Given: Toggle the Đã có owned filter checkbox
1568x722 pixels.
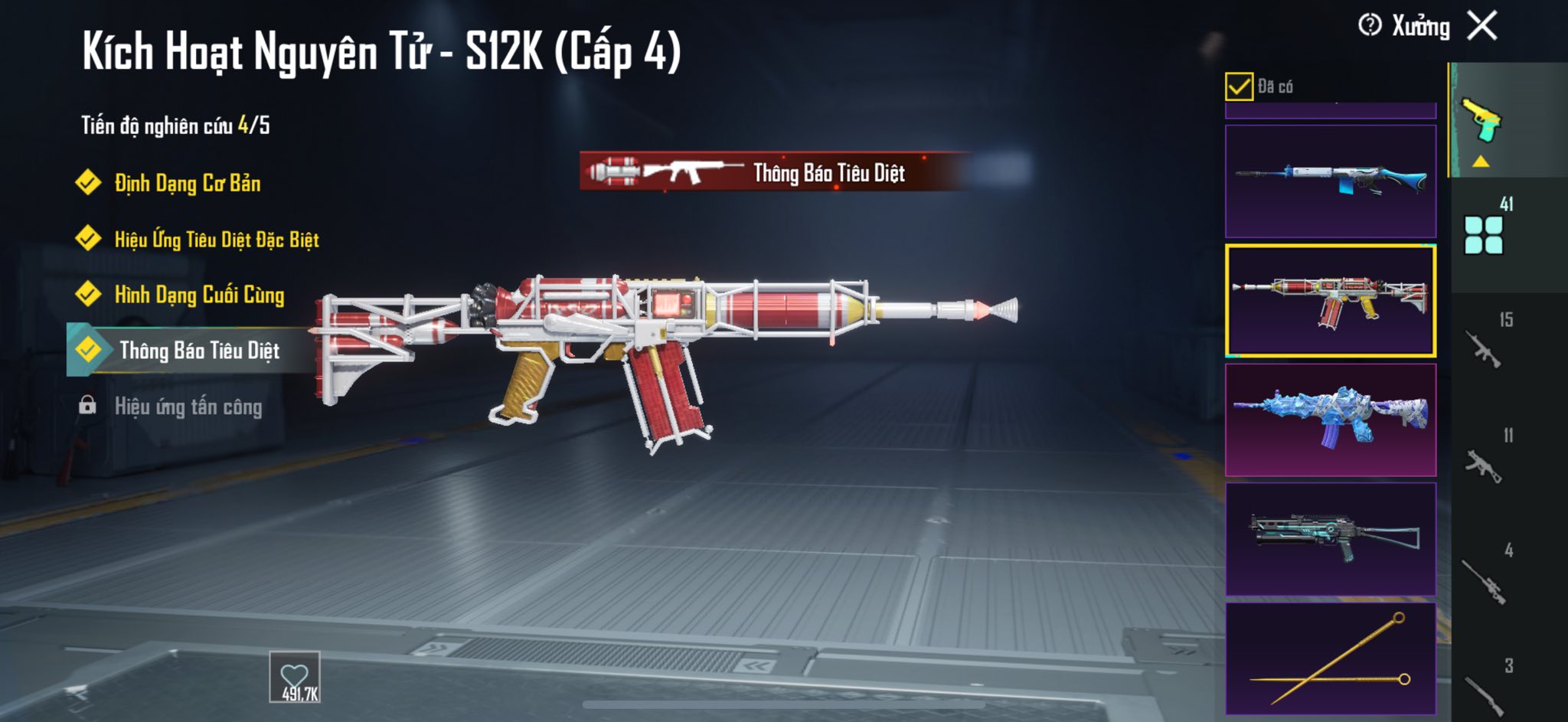Looking at the screenshot, I should point(1239,87).
